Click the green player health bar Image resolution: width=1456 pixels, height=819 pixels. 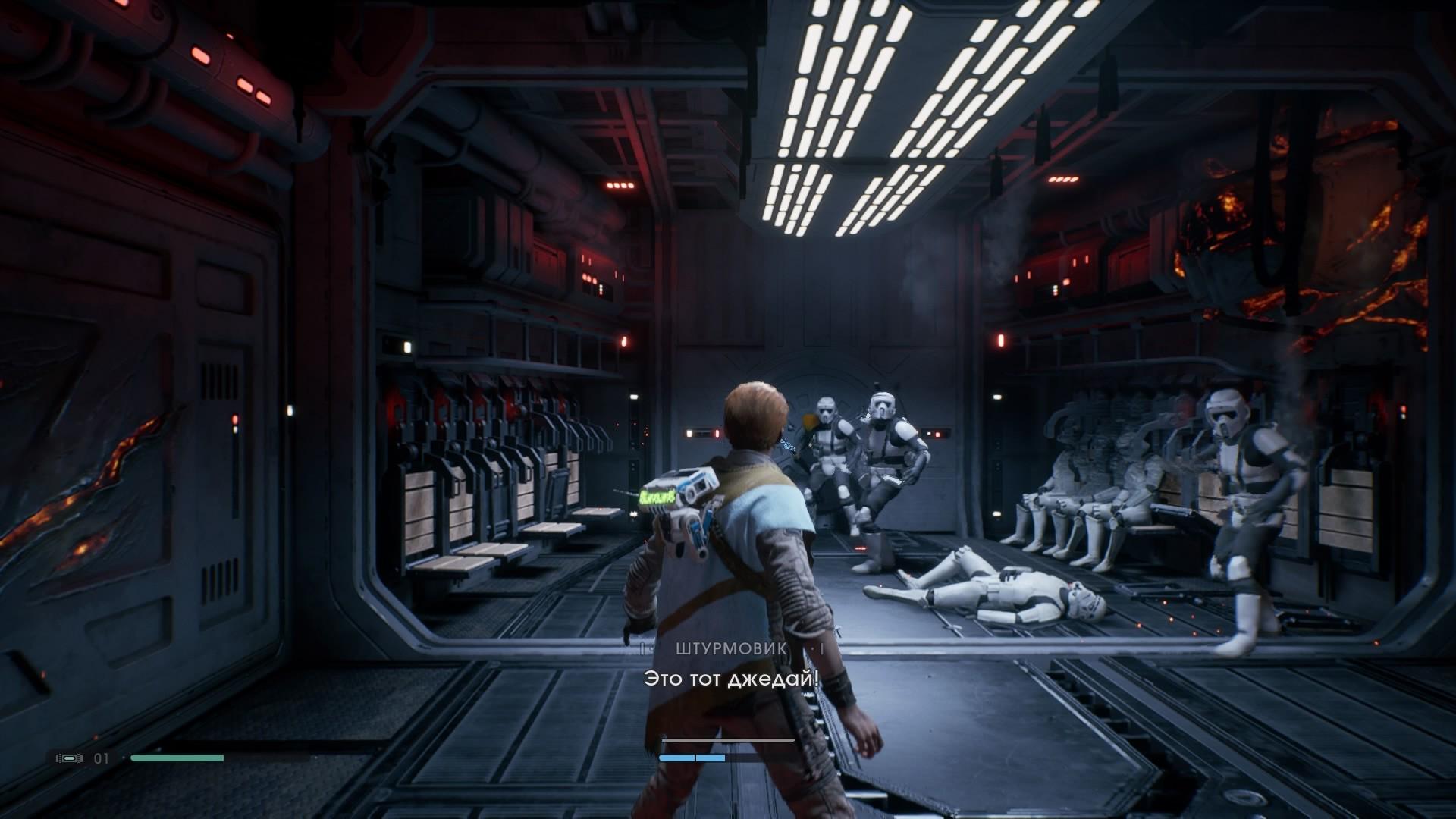[x=178, y=757]
